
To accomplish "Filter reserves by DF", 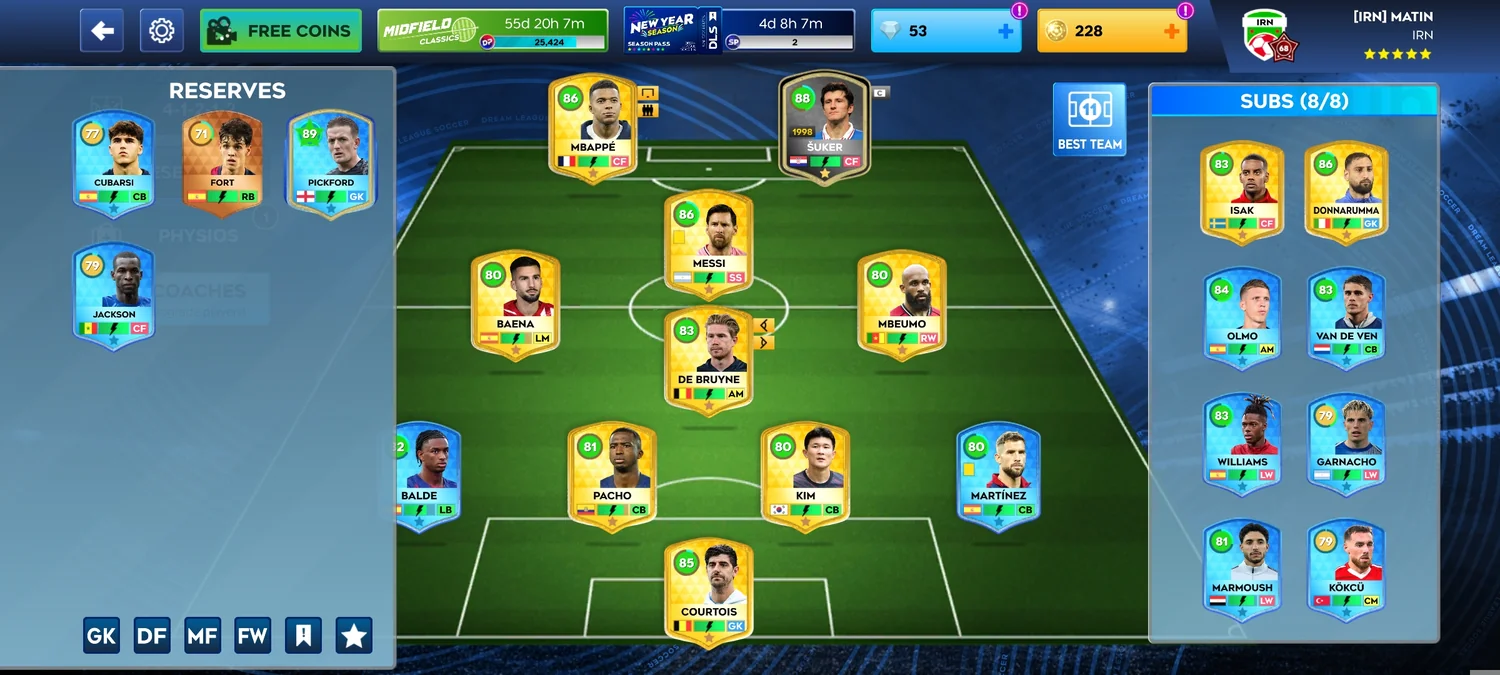I will coord(152,635).
